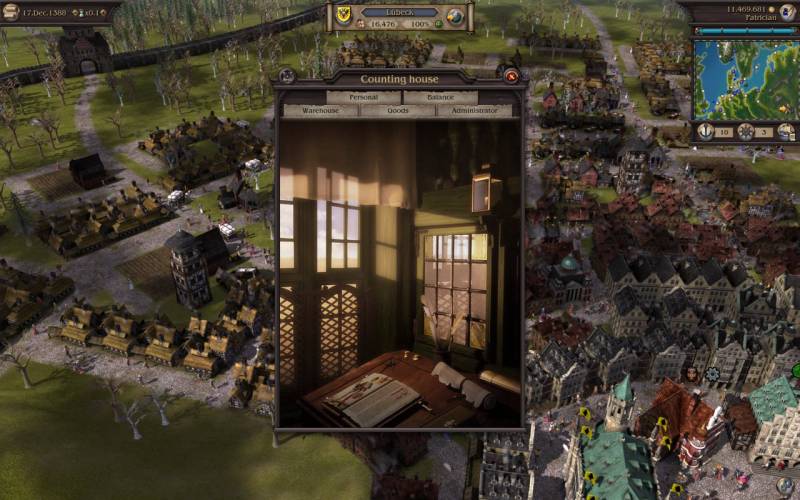Click the round globe icon beside Lübeck
The image size is (800, 500).
point(455,16)
